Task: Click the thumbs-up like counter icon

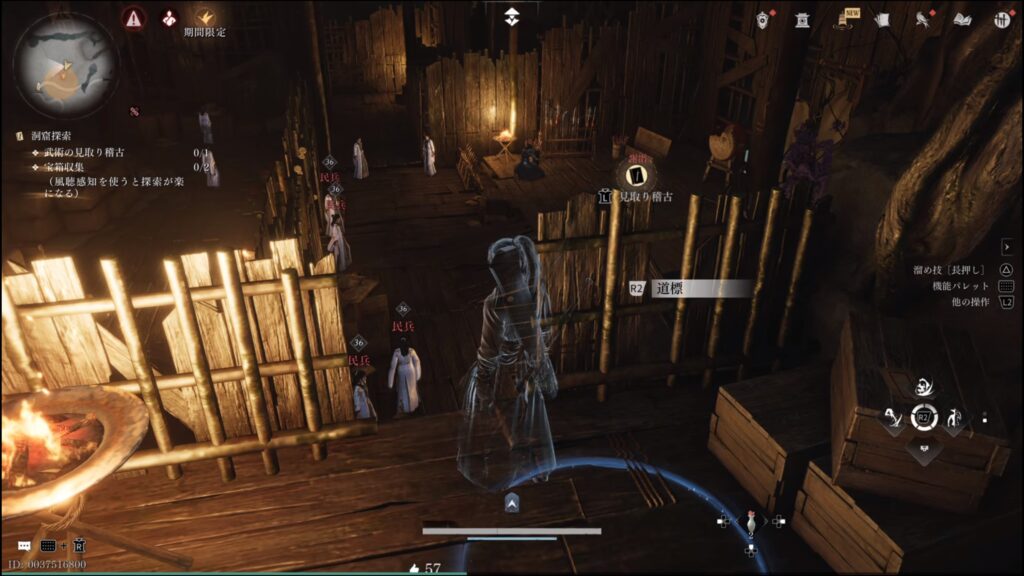Action: pos(415,568)
